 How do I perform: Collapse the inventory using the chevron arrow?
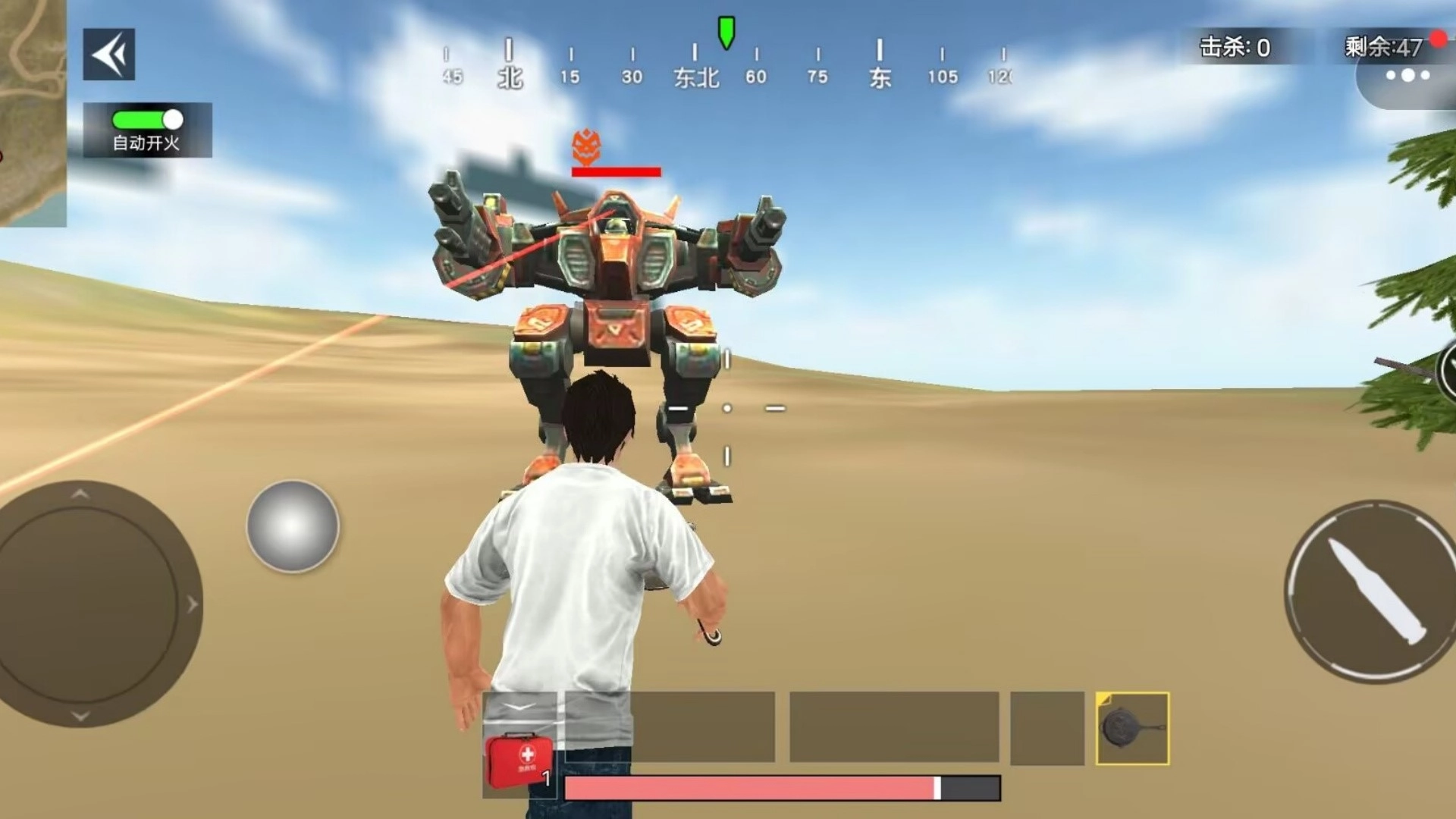tap(518, 706)
